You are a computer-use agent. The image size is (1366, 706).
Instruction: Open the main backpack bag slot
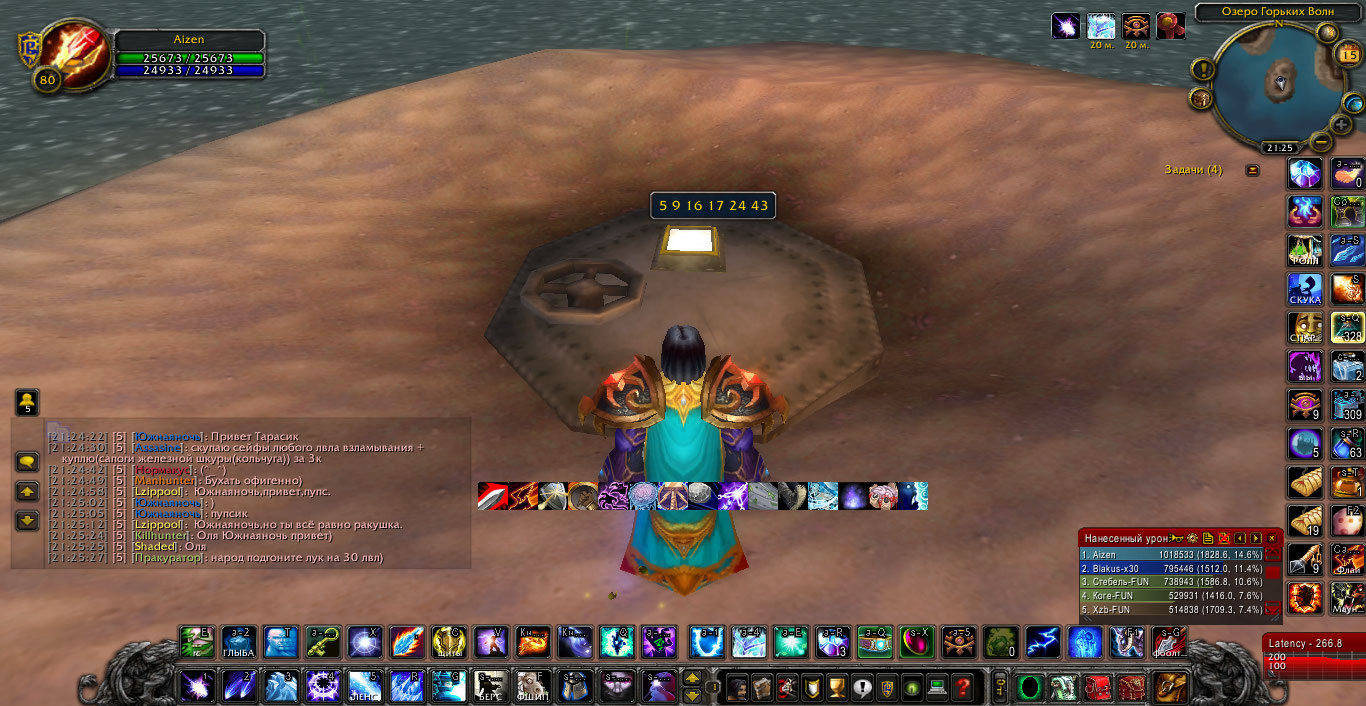1170,686
